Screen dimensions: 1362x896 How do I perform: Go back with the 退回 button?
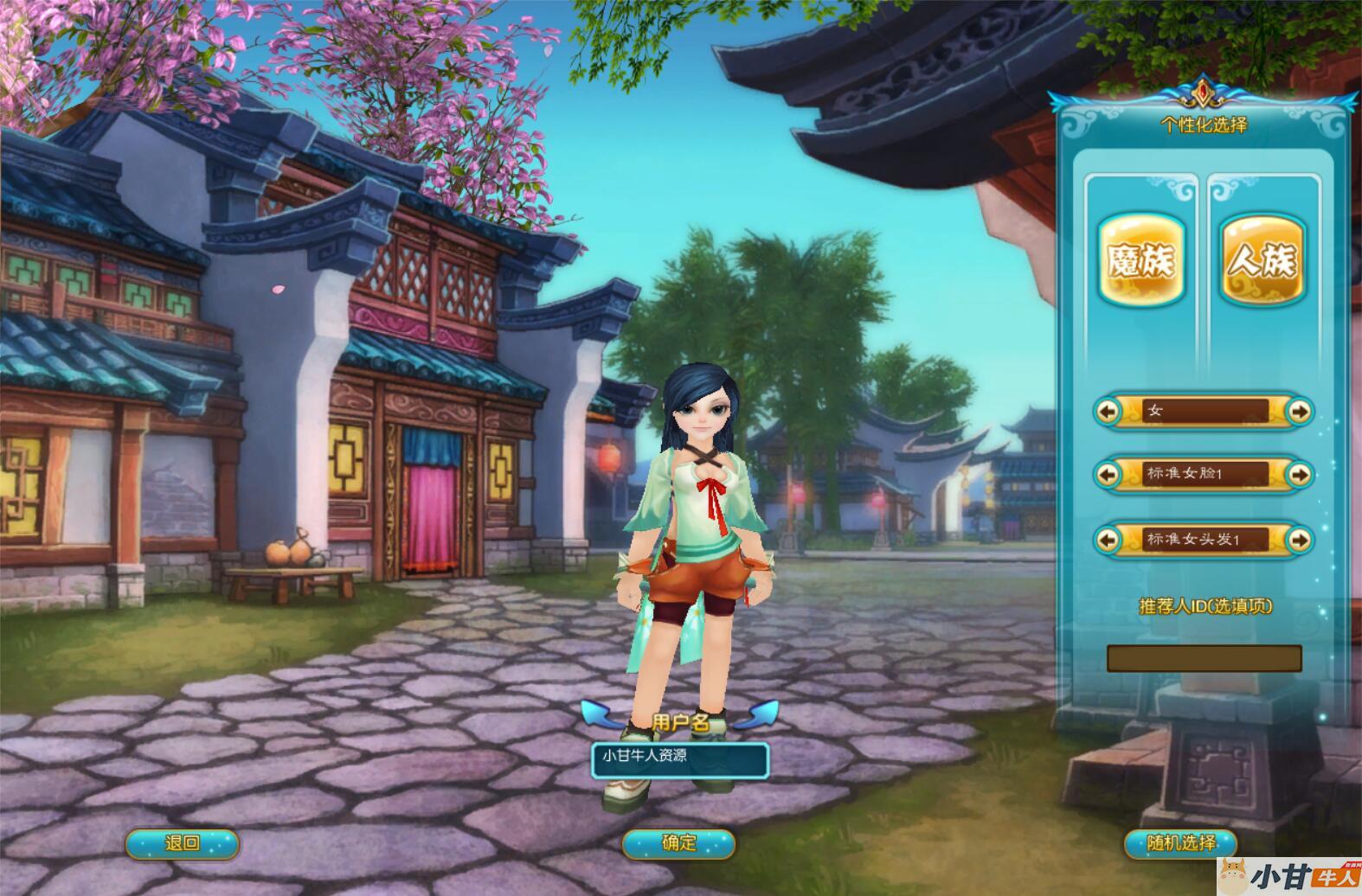pyautogui.click(x=182, y=843)
